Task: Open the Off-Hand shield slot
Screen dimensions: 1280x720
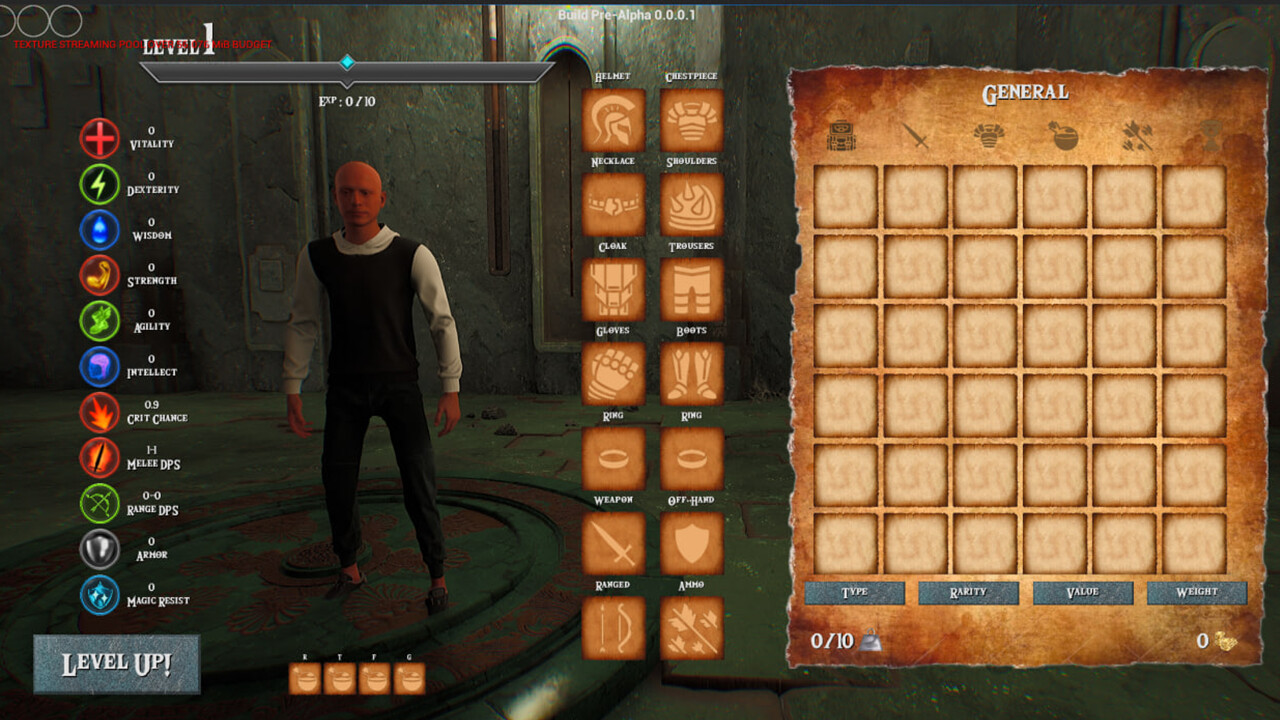Action: point(691,542)
